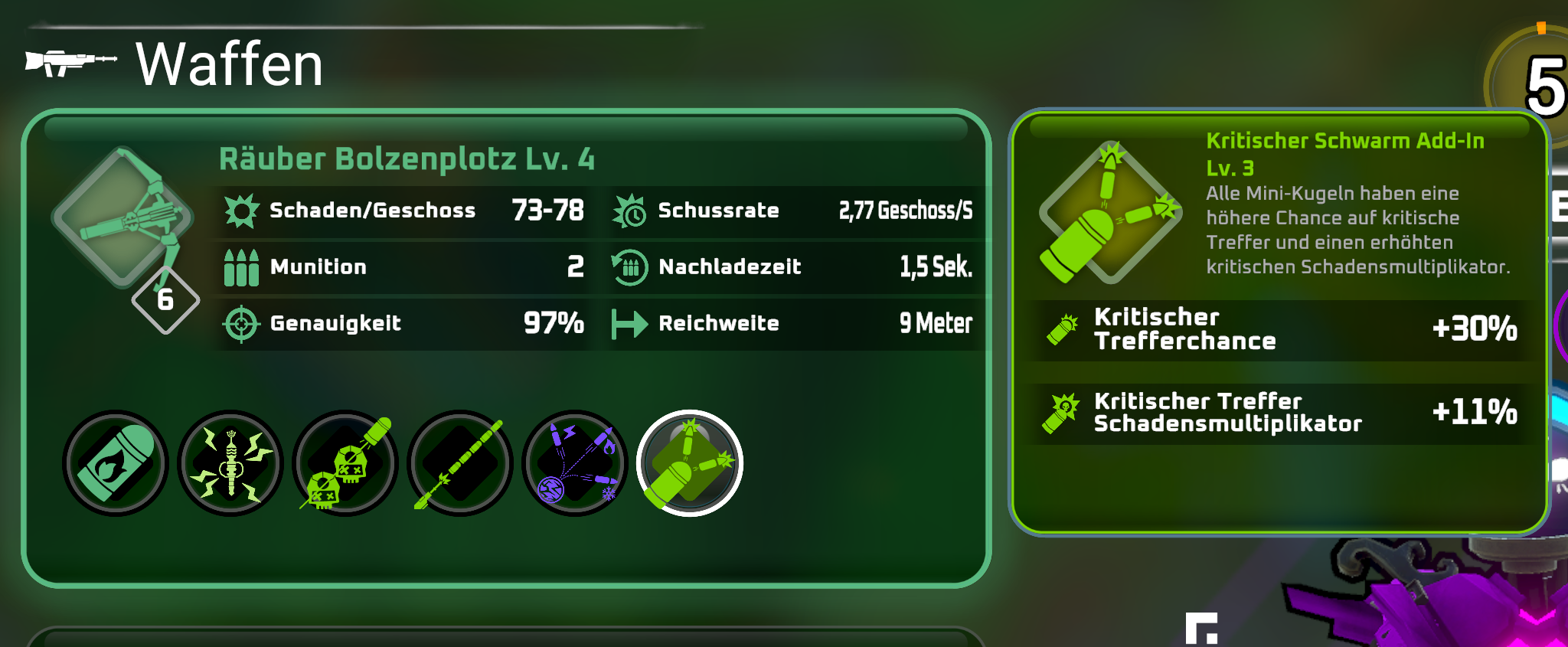Select the Räuber Bolzenplotz crossbow weapon icon
The height and width of the screenshot is (647, 1568).
click(x=122, y=218)
